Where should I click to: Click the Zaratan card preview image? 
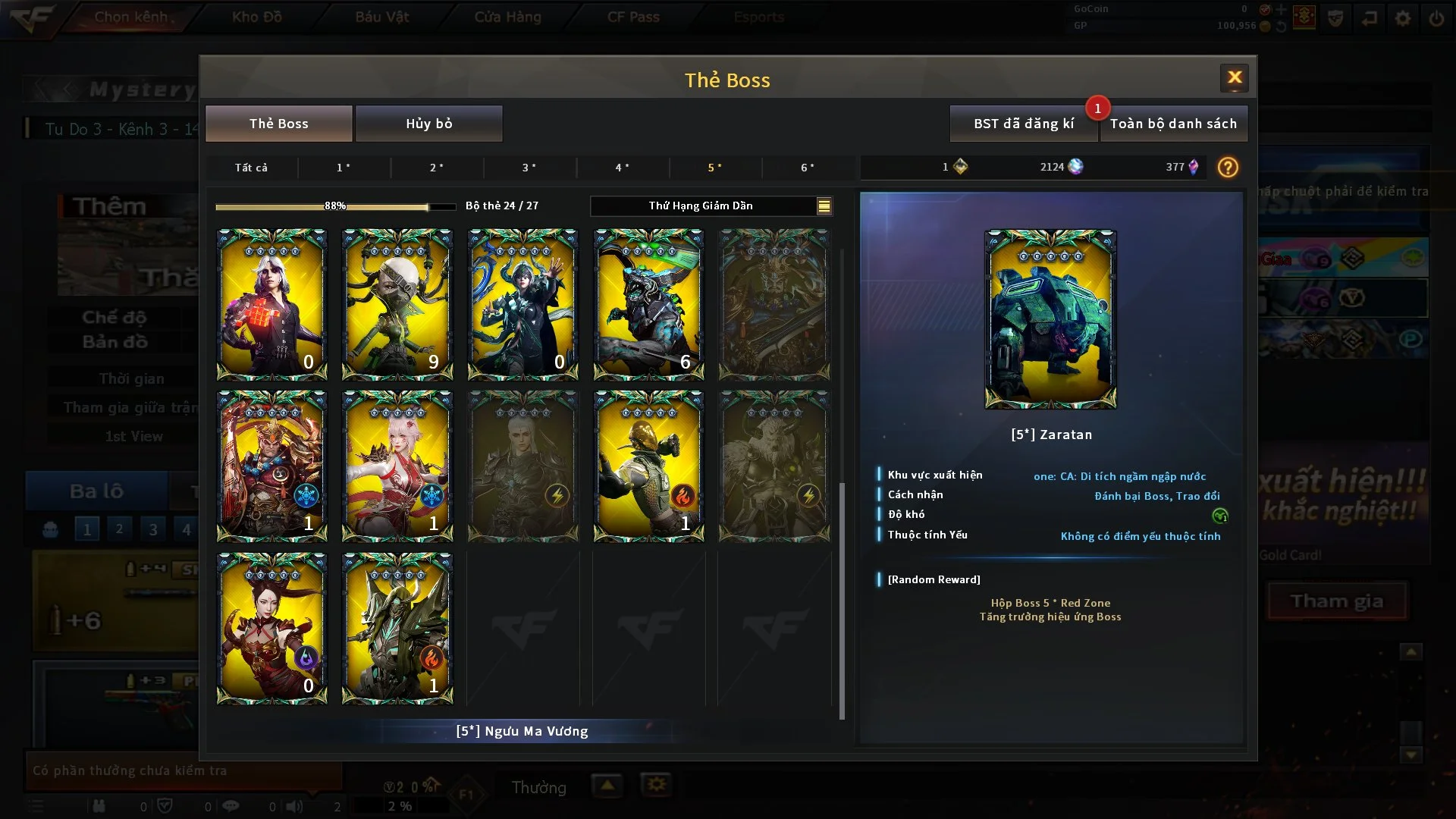(x=1050, y=319)
